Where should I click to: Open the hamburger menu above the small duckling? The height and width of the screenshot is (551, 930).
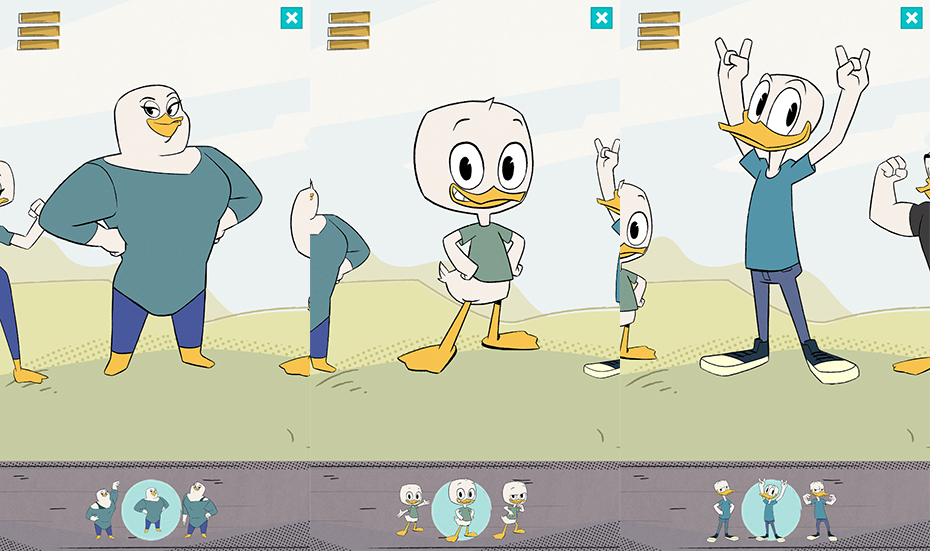[349, 31]
